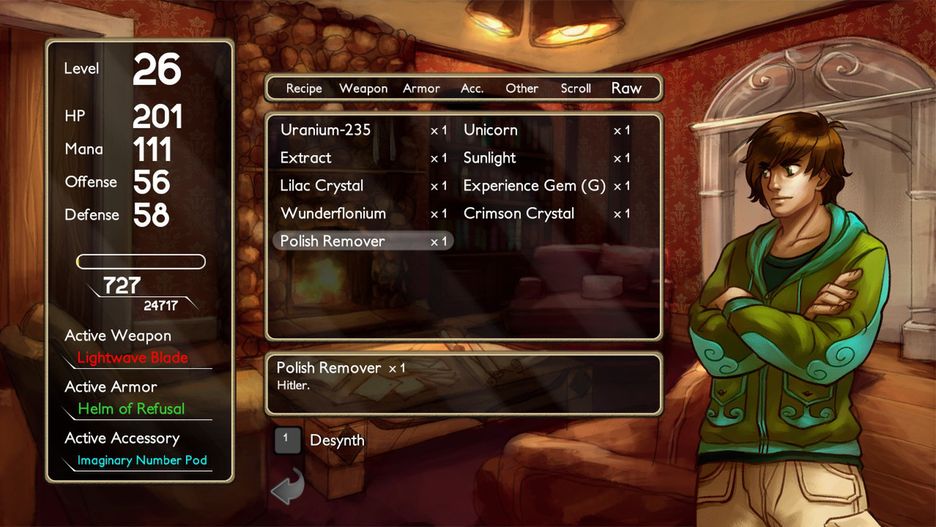Image resolution: width=936 pixels, height=527 pixels.
Task: Switch to the Other tab
Action: 522,88
